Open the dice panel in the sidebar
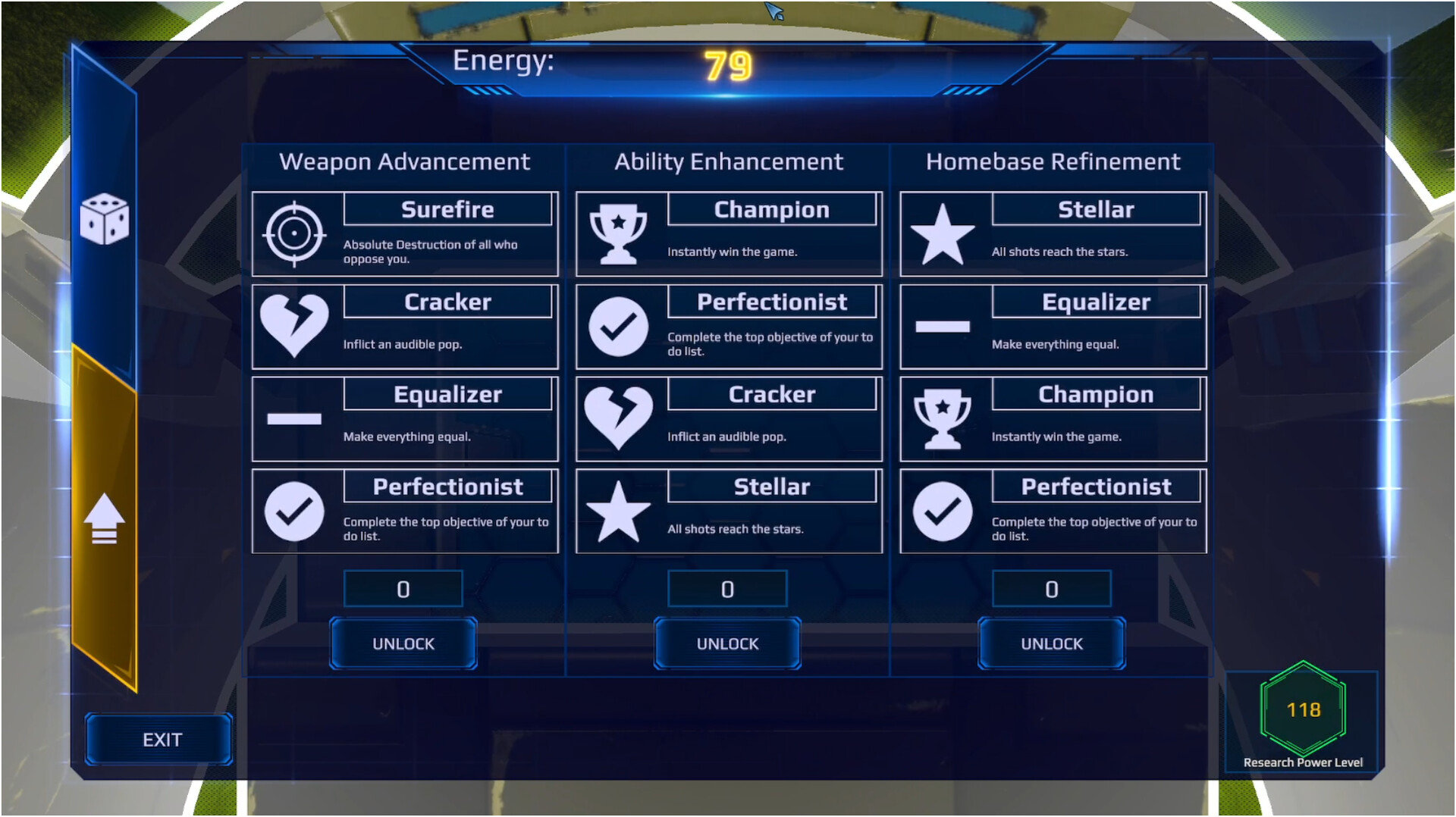This screenshot has height=817, width=1456. click(x=105, y=220)
